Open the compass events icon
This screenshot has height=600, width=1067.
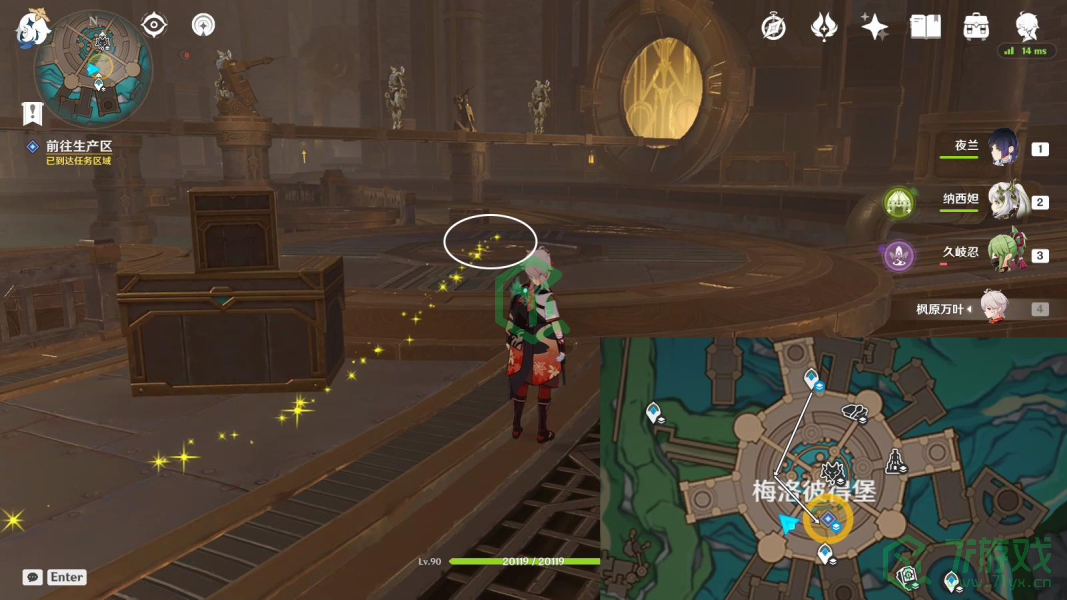773,27
